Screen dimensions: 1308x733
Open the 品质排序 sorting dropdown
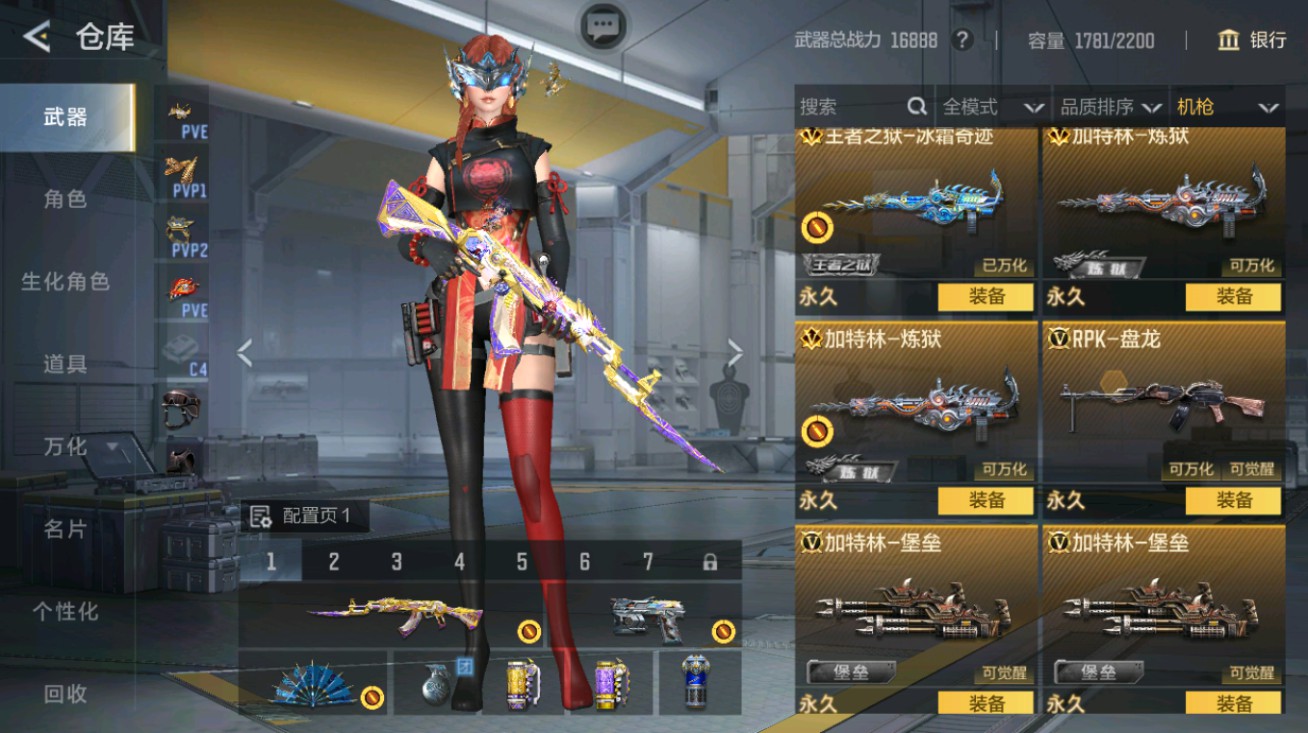click(x=1110, y=107)
